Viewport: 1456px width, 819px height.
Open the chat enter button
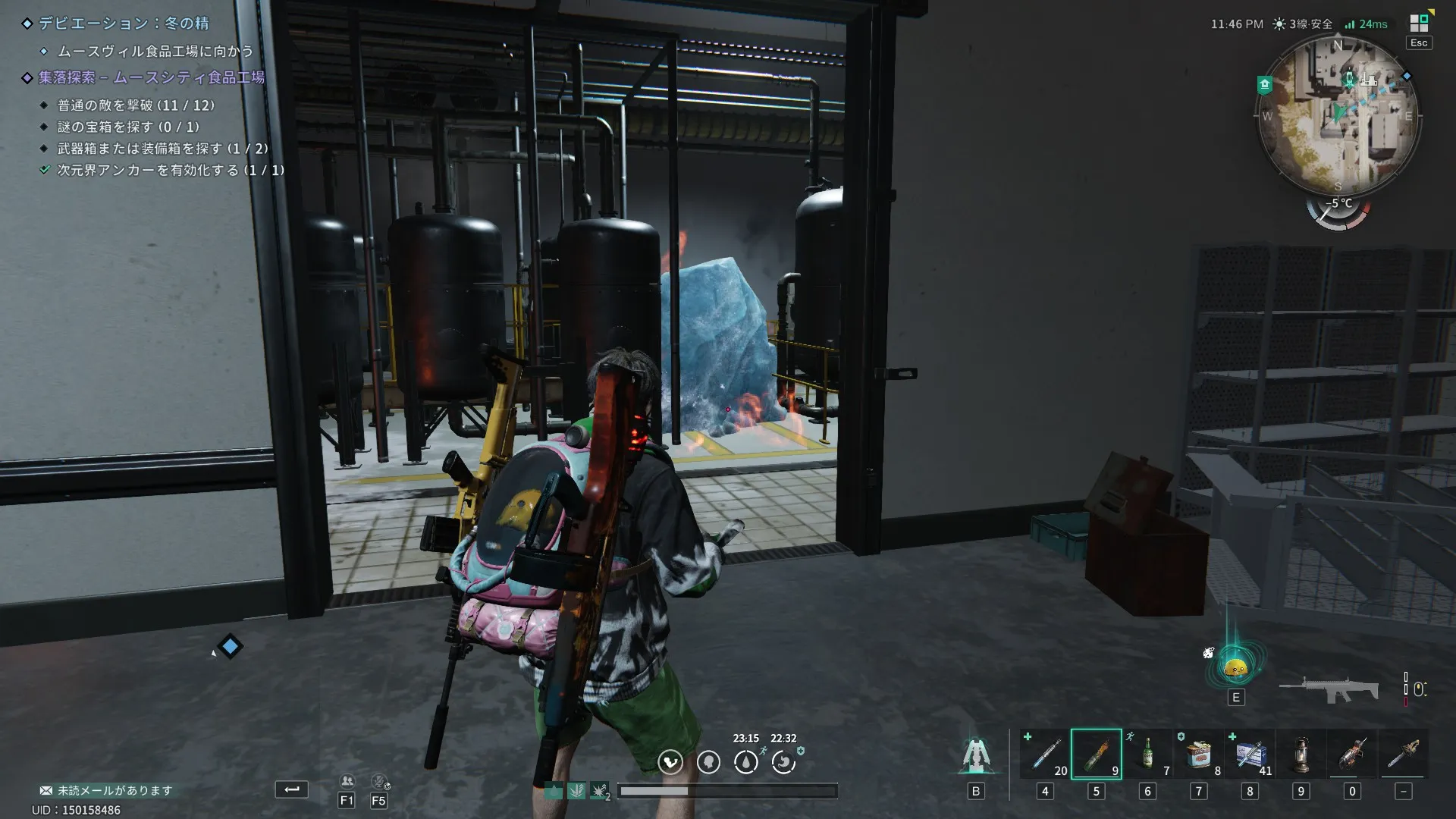(291, 789)
